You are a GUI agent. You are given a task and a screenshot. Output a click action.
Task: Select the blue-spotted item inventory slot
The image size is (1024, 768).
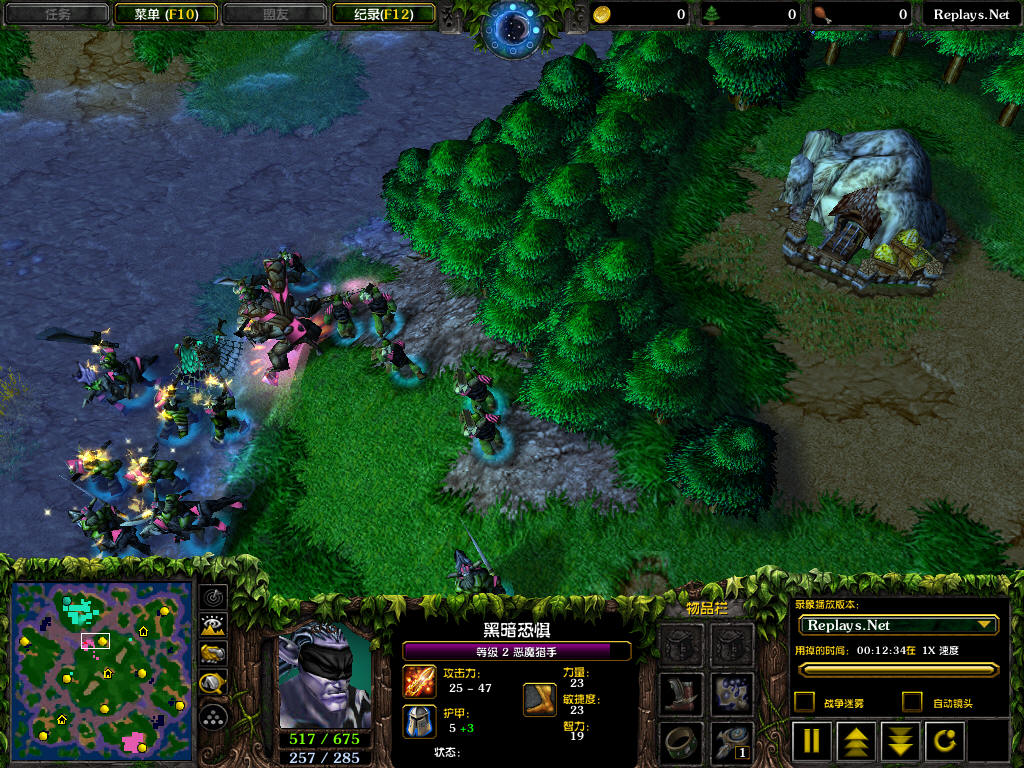(x=732, y=693)
